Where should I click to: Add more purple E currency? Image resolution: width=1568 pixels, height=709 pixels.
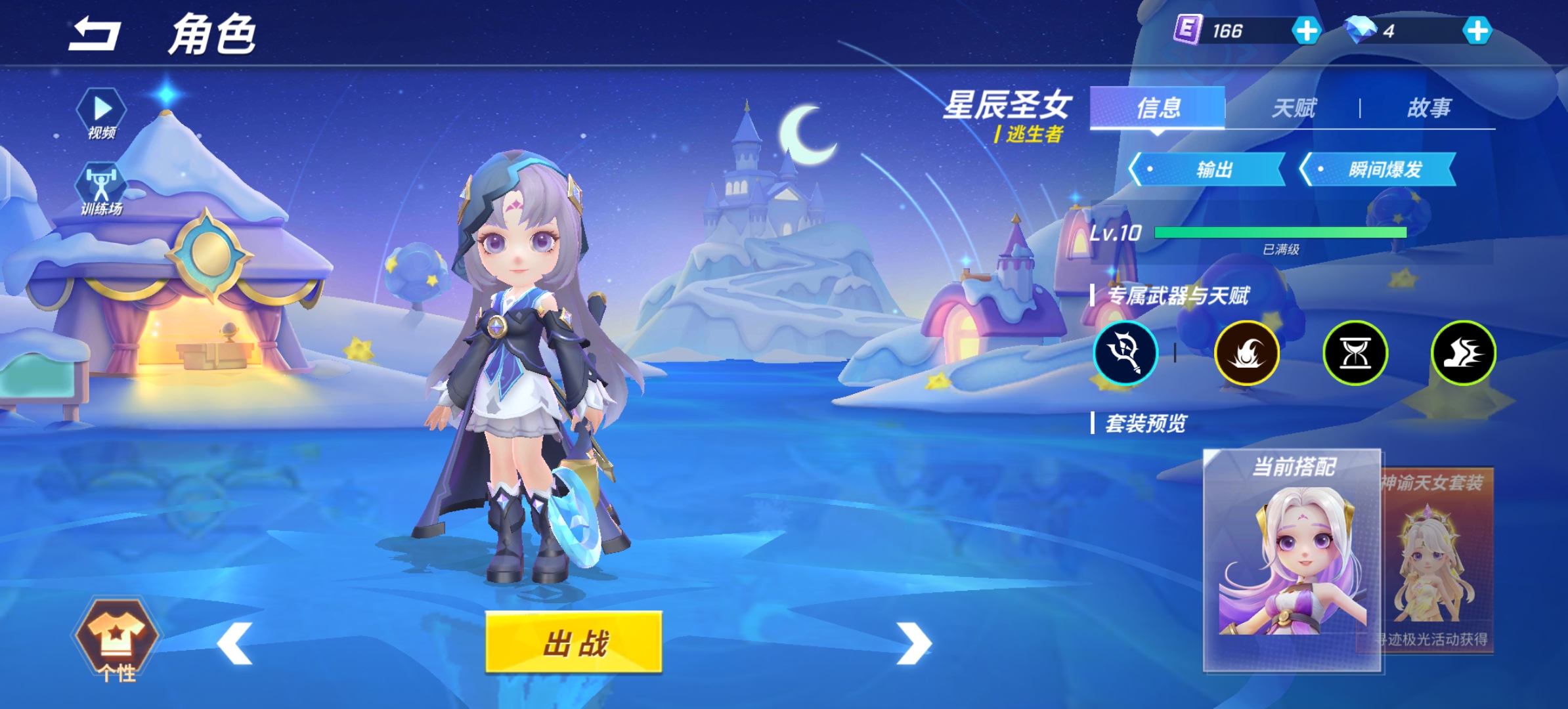pos(1306,31)
